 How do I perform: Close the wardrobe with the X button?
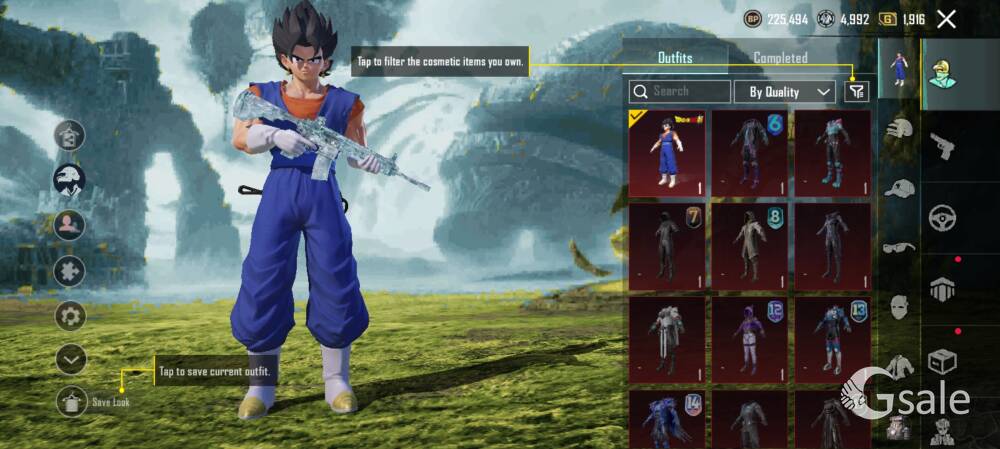click(946, 19)
